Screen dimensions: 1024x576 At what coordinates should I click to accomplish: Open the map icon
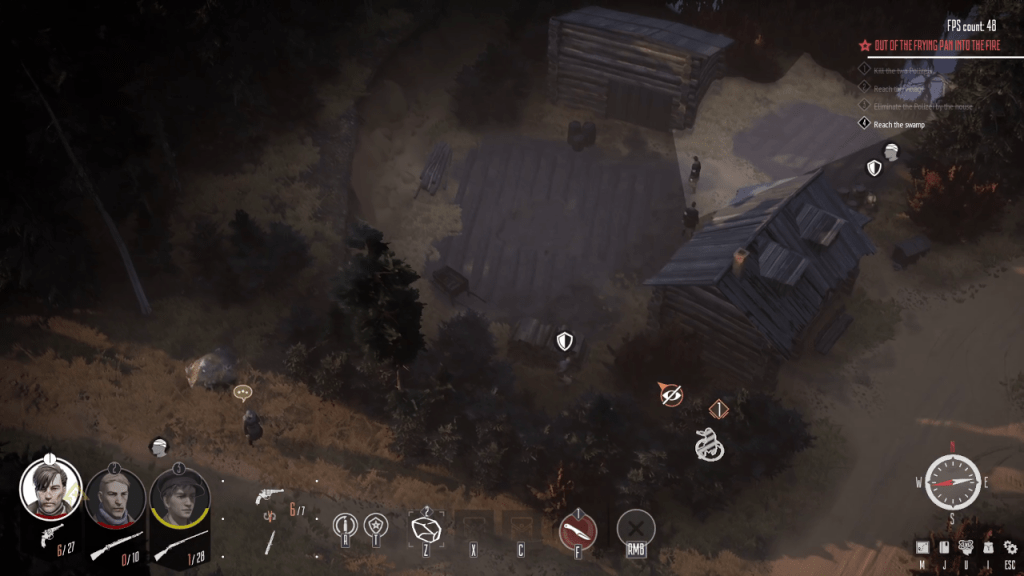[921, 547]
